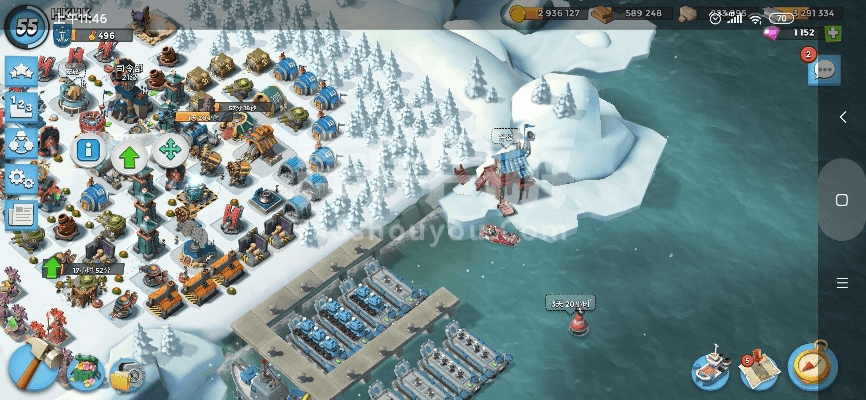Open the vault folder base layouts
The width and height of the screenshot is (866, 400).
pos(126,376)
